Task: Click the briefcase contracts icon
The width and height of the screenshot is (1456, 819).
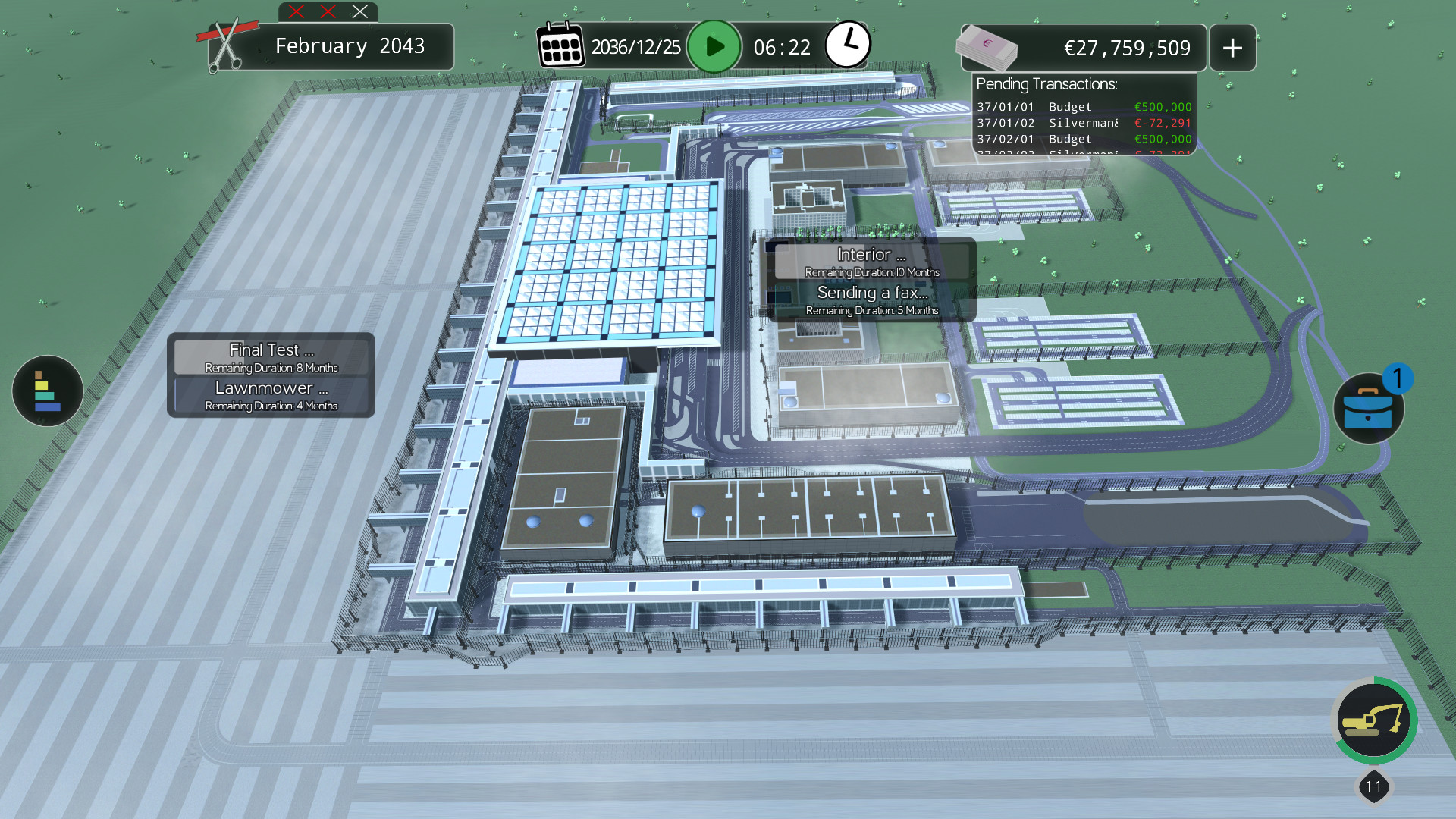Action: (1370, 408)
